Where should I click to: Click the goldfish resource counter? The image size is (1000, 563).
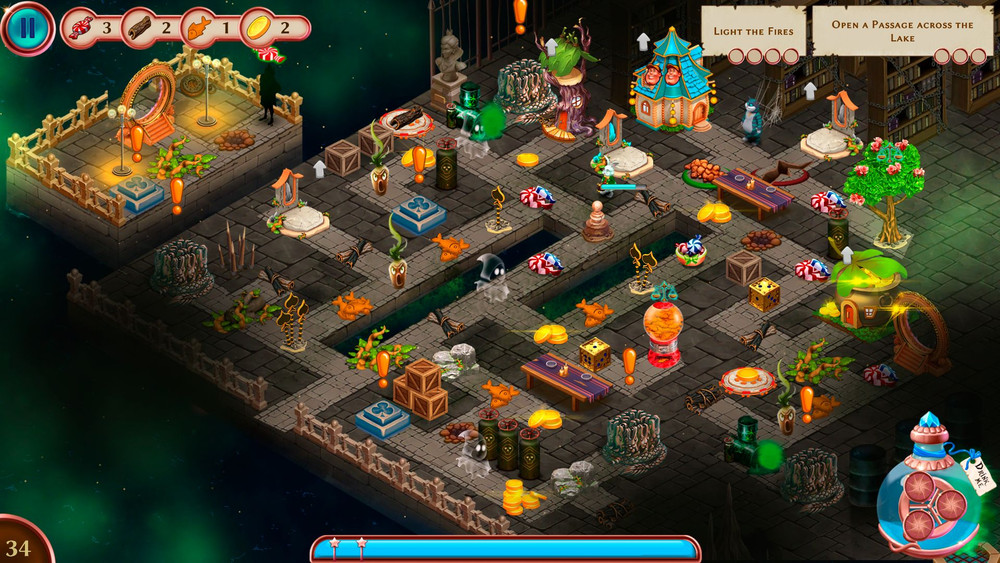[x=210, y=28]
